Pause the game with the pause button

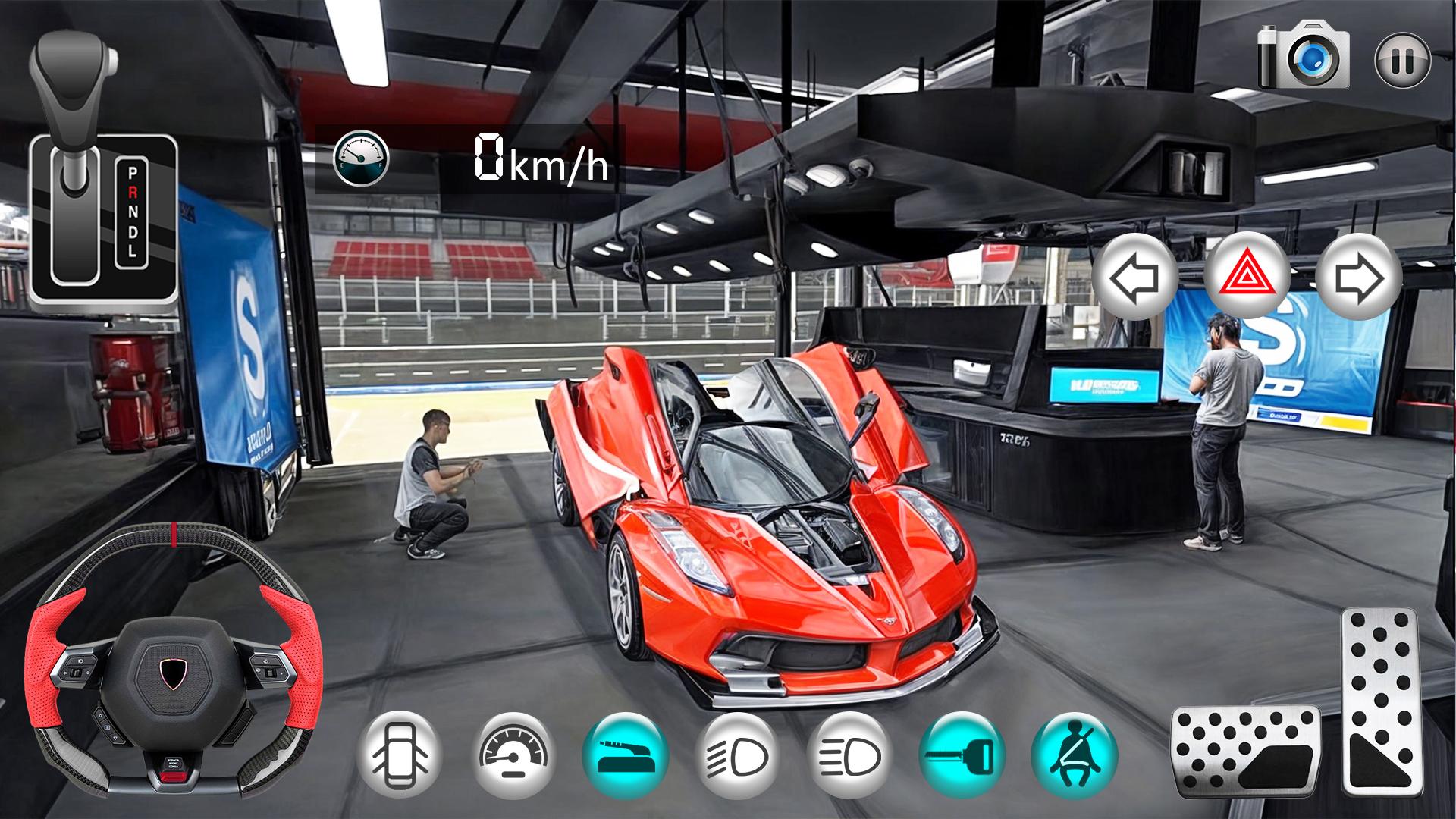click(x=1402, y=60)
